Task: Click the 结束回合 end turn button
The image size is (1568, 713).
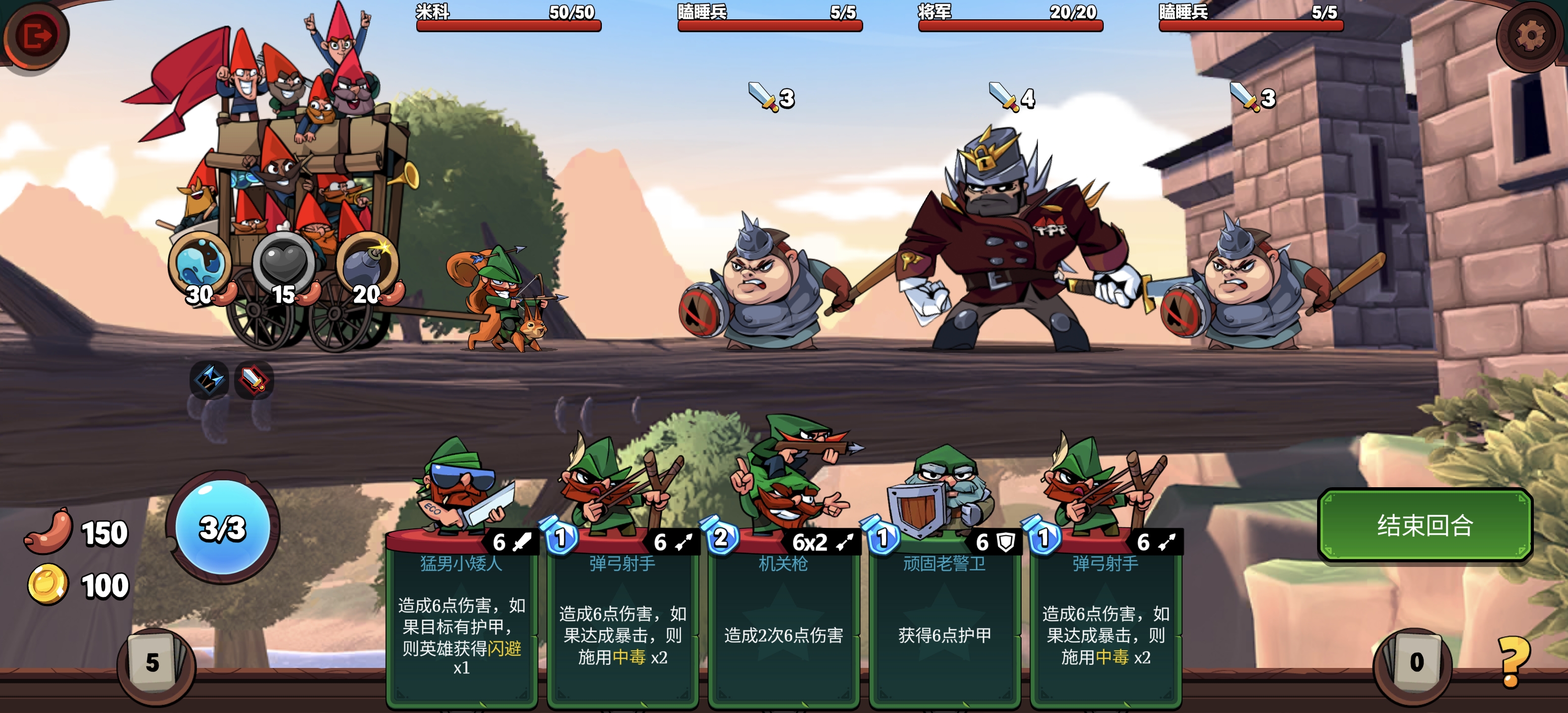Action: click(x=1424, y=525)
